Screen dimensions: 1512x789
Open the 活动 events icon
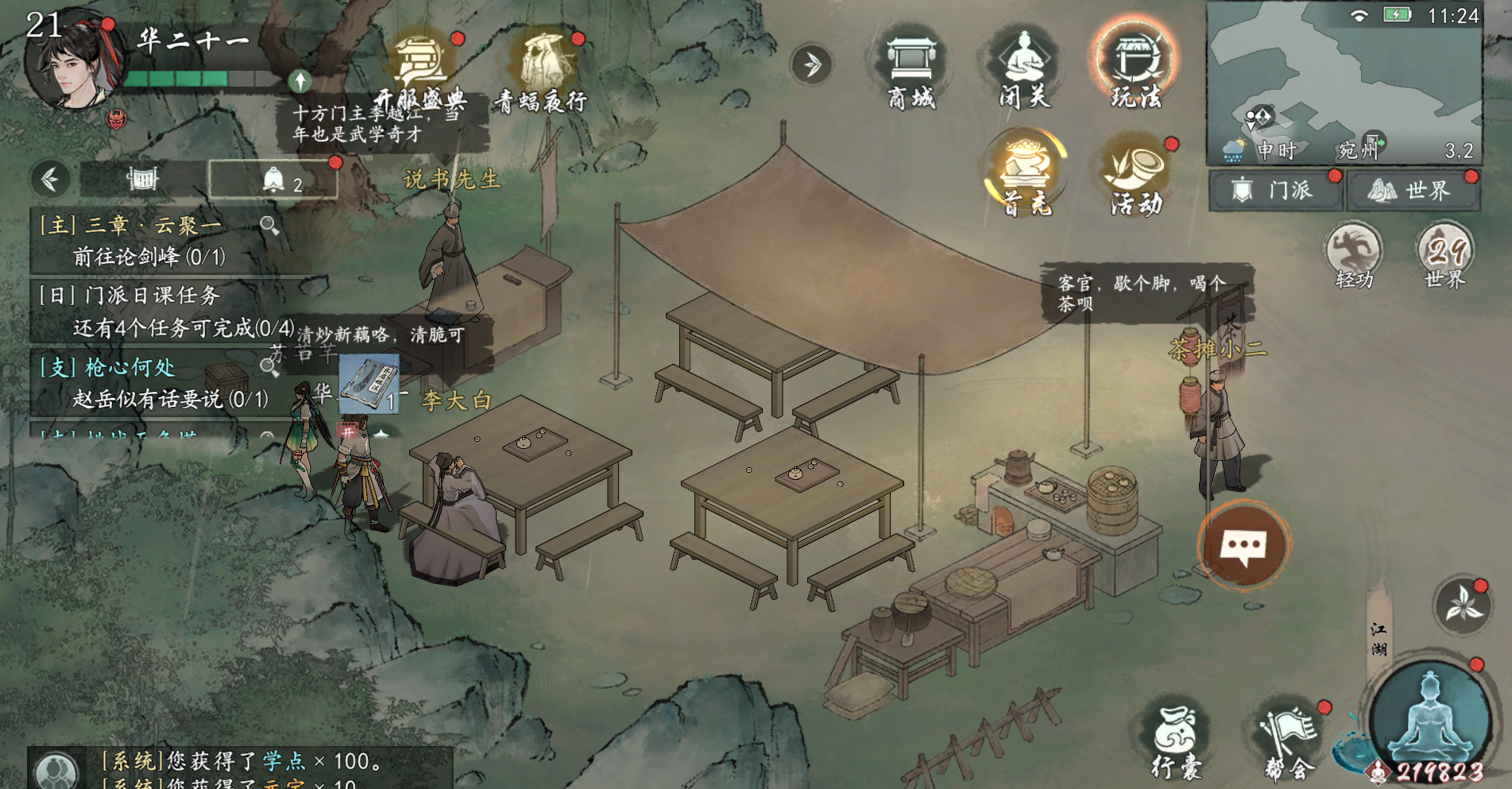click(x=1136, y=176)
